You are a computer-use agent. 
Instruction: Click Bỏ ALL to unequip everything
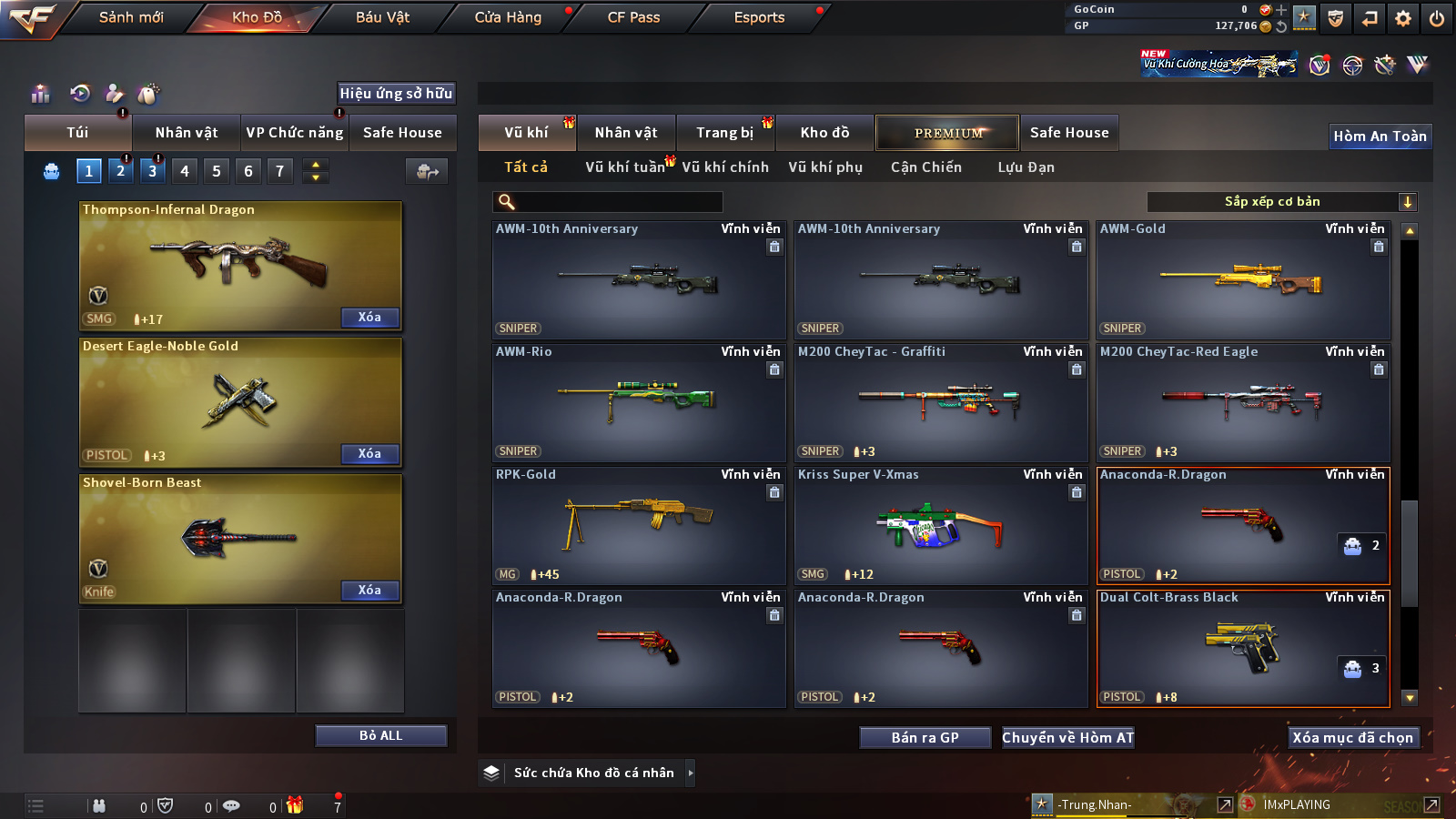point(380,735)
